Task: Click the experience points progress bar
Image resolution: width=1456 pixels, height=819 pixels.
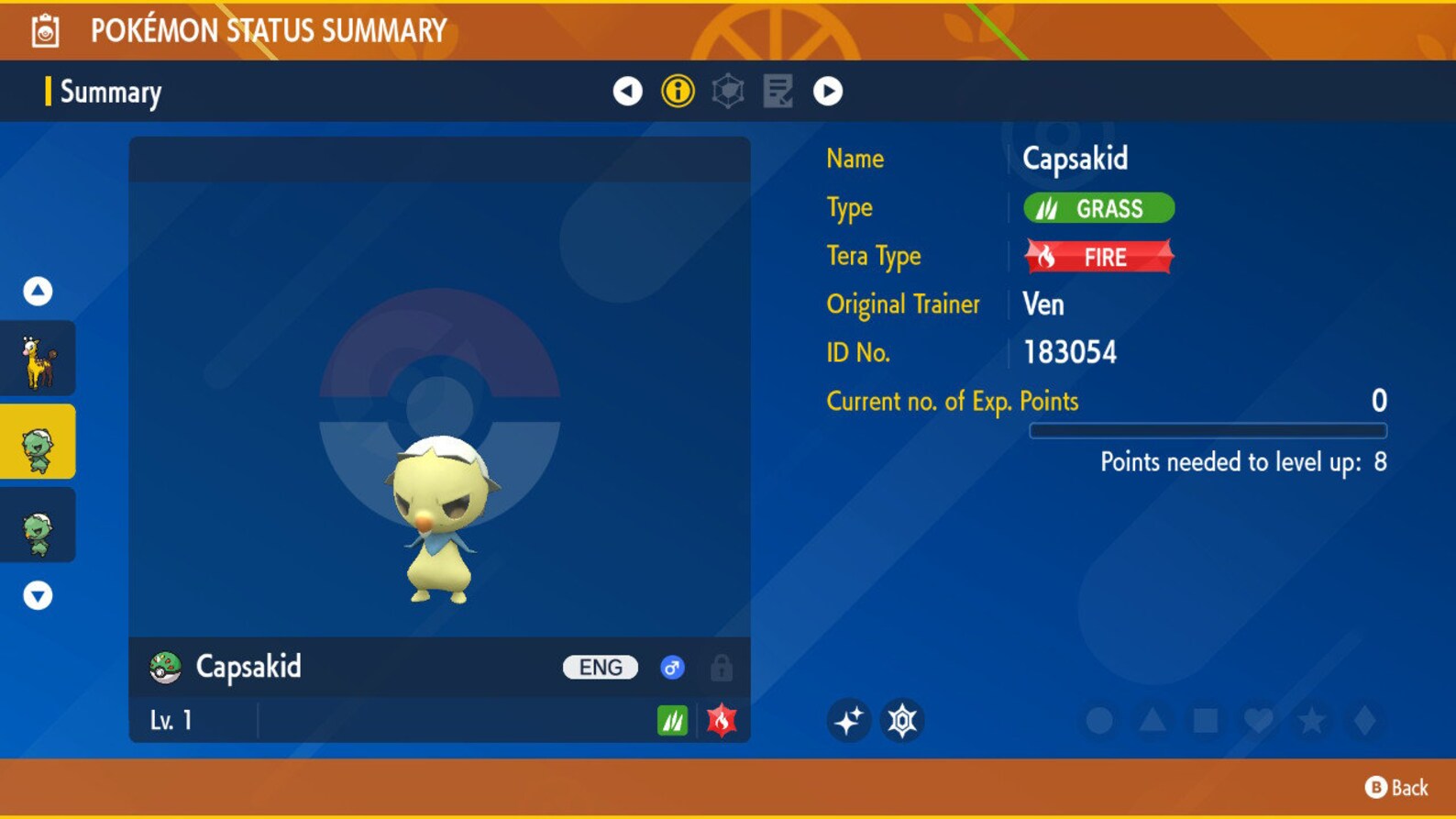Action: coord(1208,429)
